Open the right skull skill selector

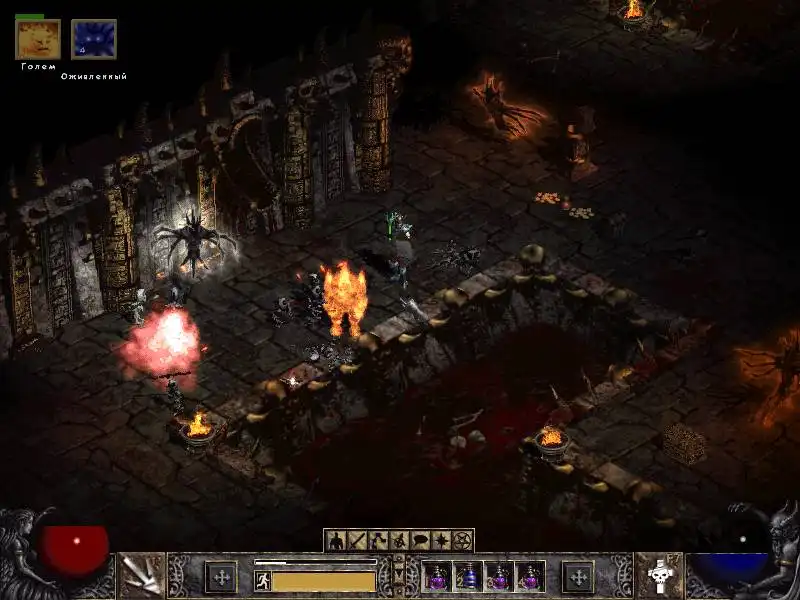click(658, 576)
